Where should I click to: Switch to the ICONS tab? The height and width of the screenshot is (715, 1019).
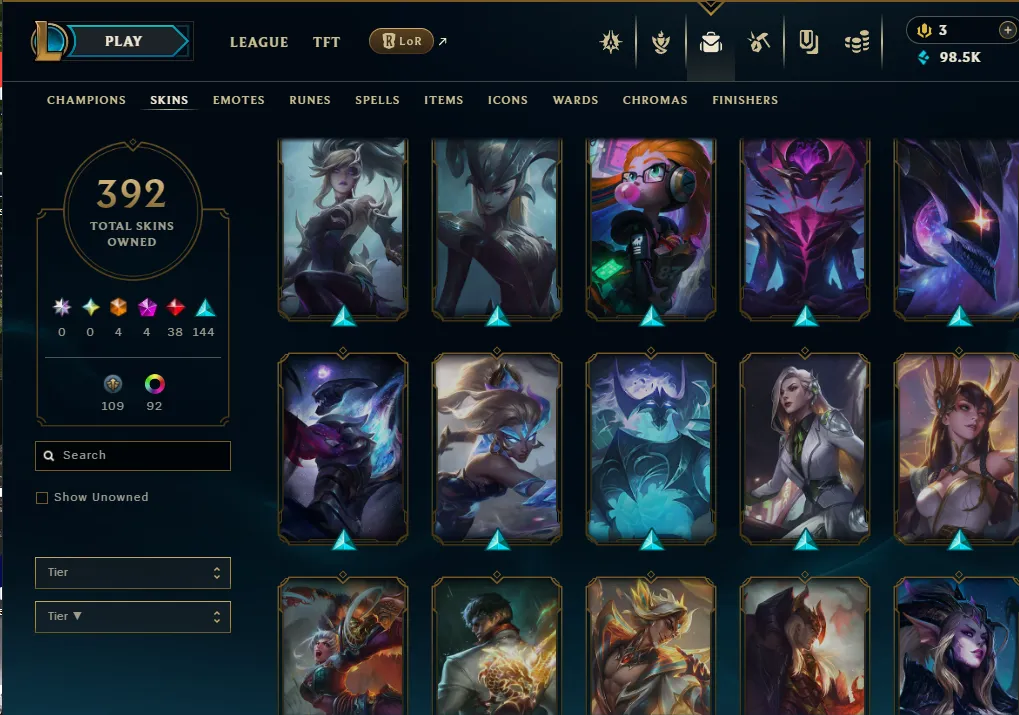pyautogui.click(x=507, y=100)
